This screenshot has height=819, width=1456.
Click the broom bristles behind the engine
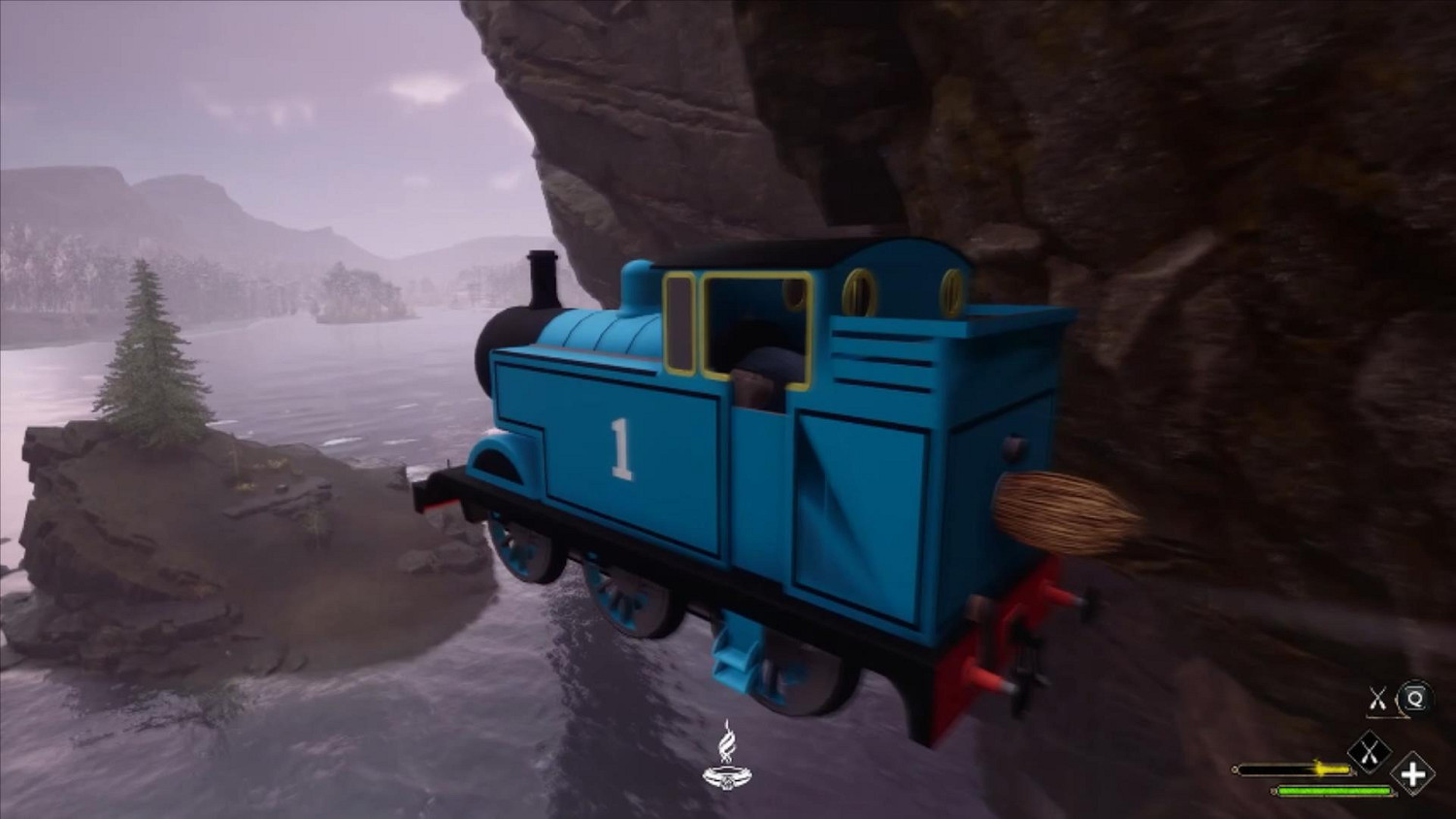tap(1058, 509)
